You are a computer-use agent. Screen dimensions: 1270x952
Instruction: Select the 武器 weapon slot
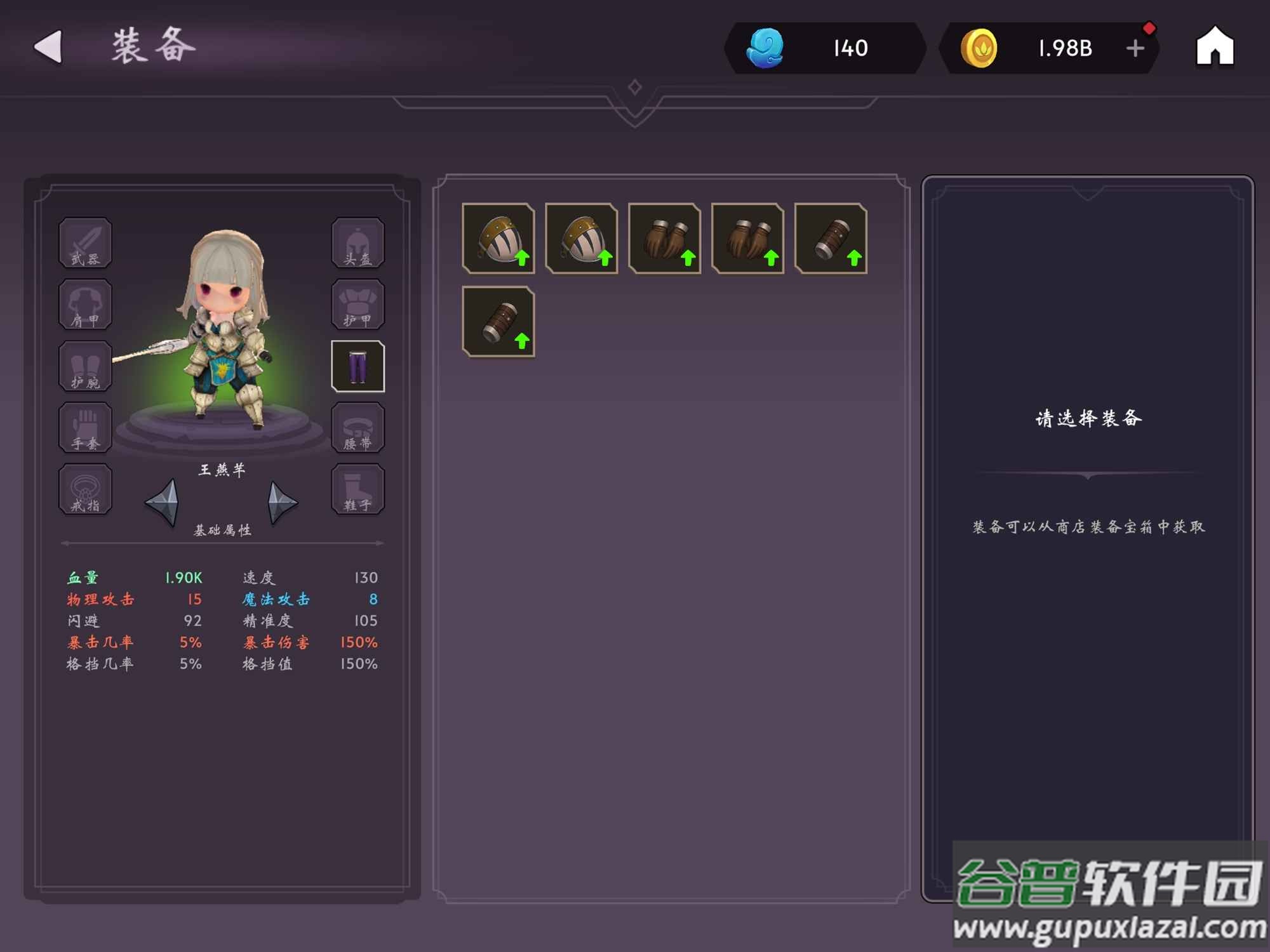[85, 244]
